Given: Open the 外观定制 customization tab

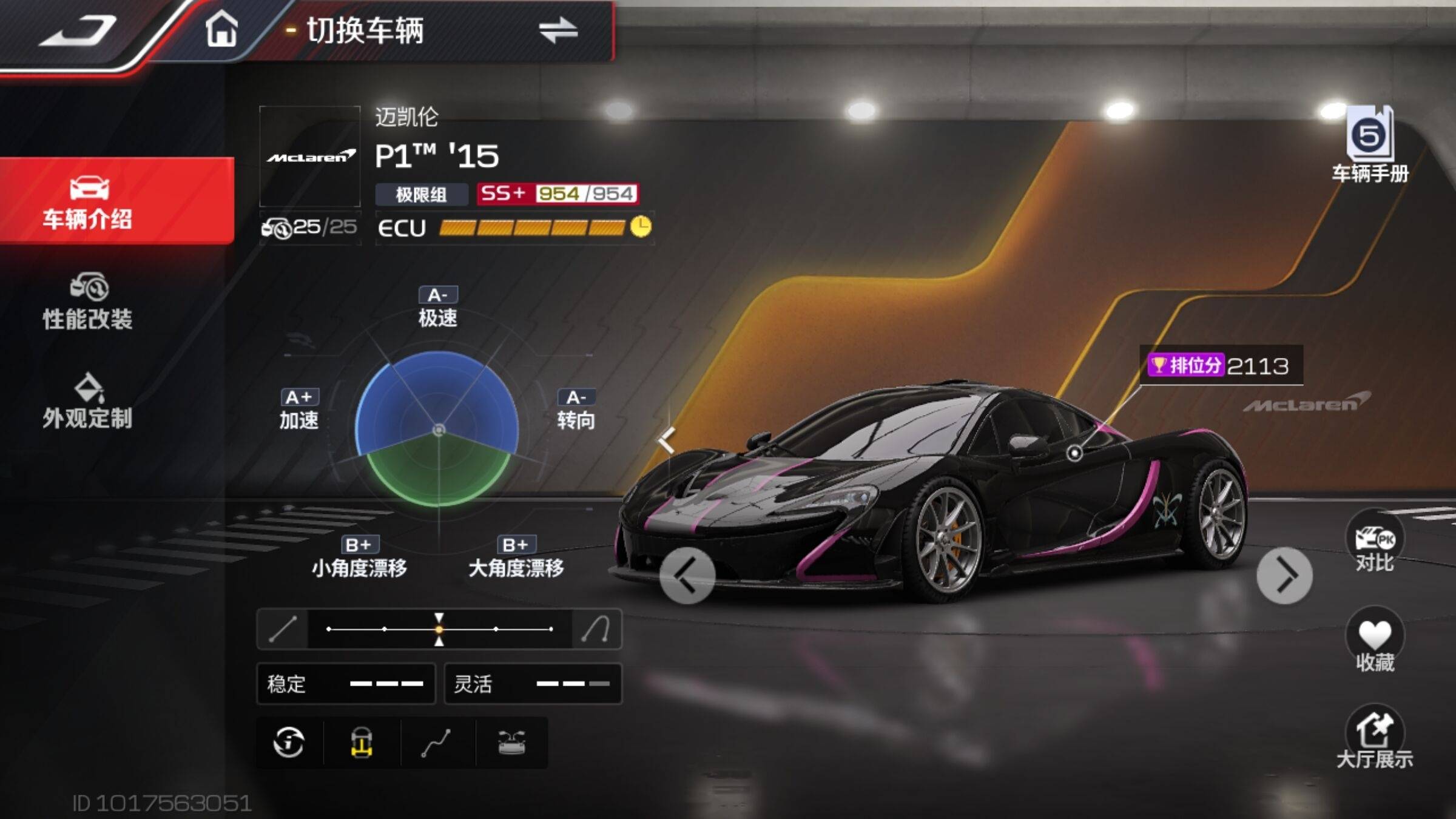Looking at the screenshot, I should (88, 402).
